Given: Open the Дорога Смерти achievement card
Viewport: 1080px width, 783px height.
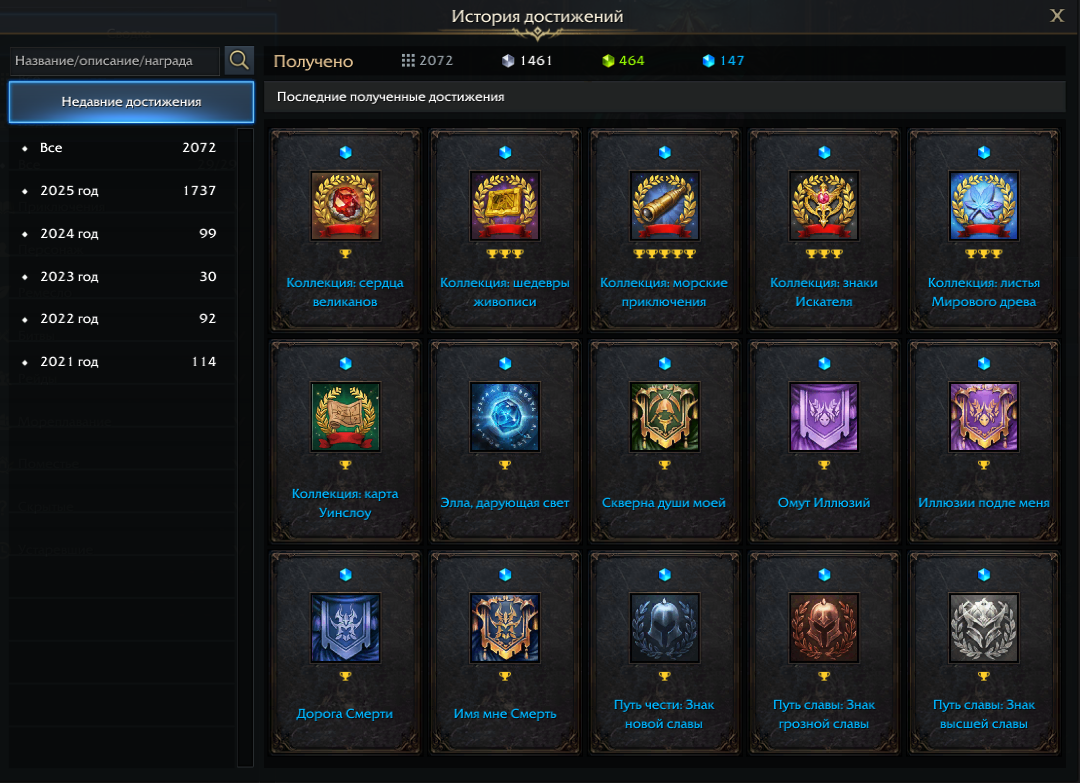Looking at the screenshot, I should click(345, 650).
